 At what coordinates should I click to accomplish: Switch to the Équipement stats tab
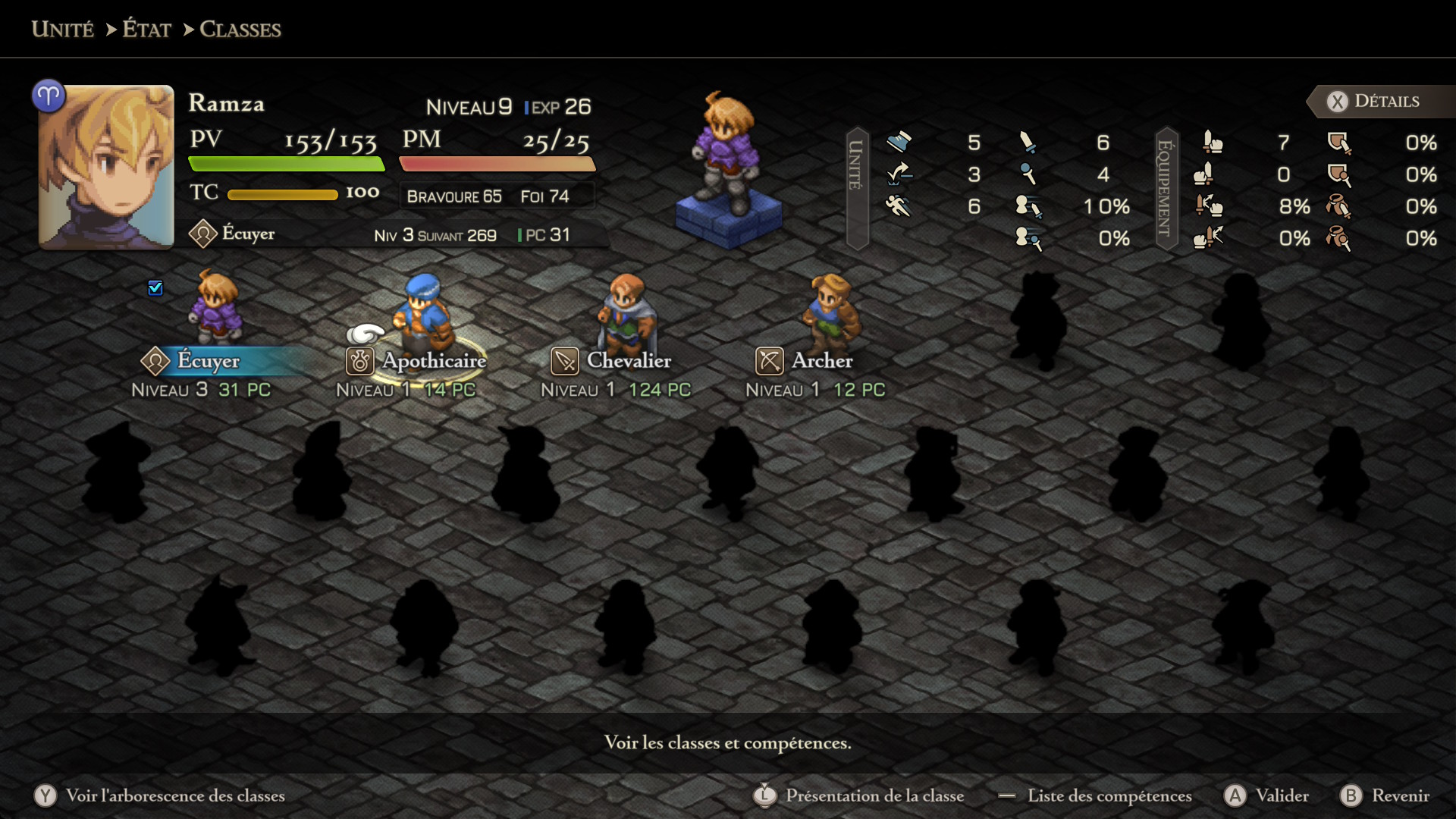pos(1166,188)
